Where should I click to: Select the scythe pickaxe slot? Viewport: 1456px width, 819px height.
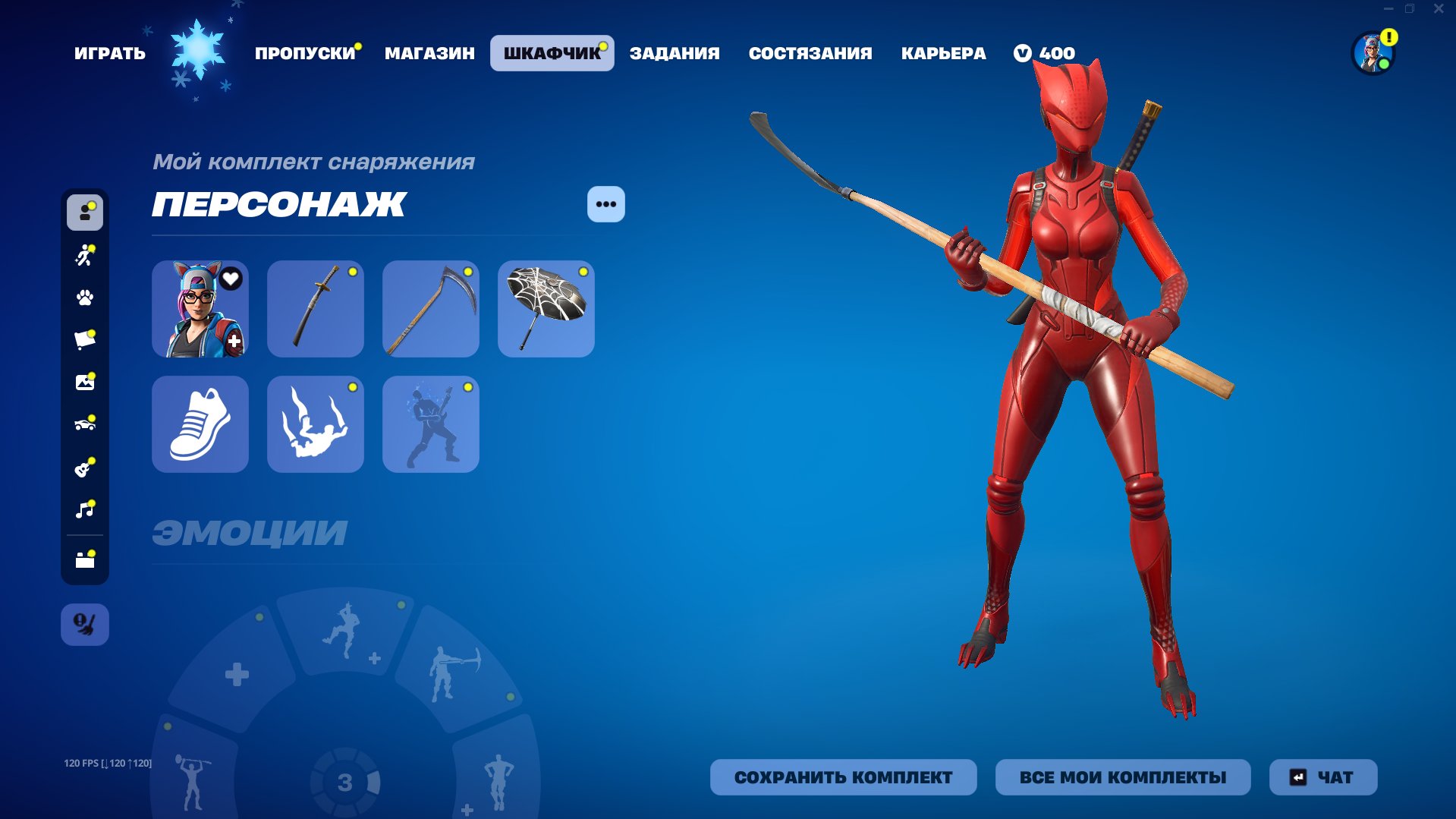pyautogui.click(x=430, y=308)
